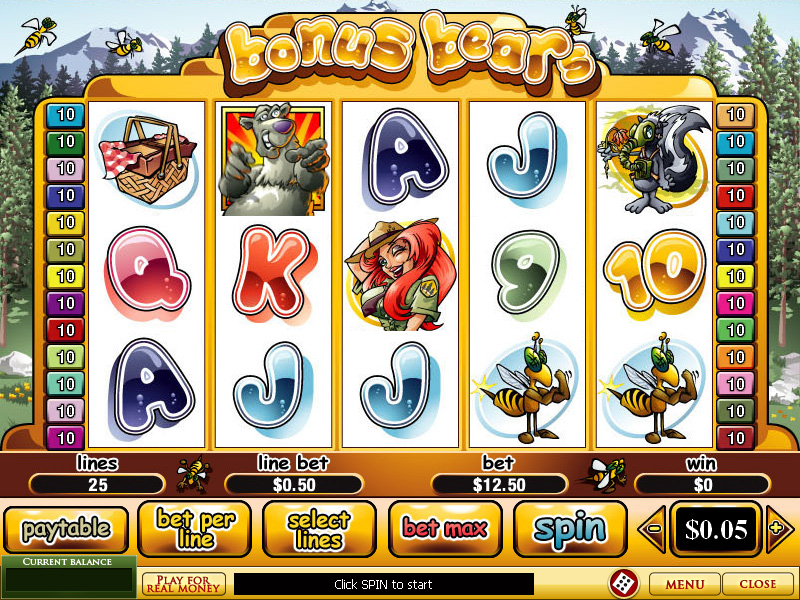Activate the bet max button
The image size is (800, 600).
click(x=444, y=529)
